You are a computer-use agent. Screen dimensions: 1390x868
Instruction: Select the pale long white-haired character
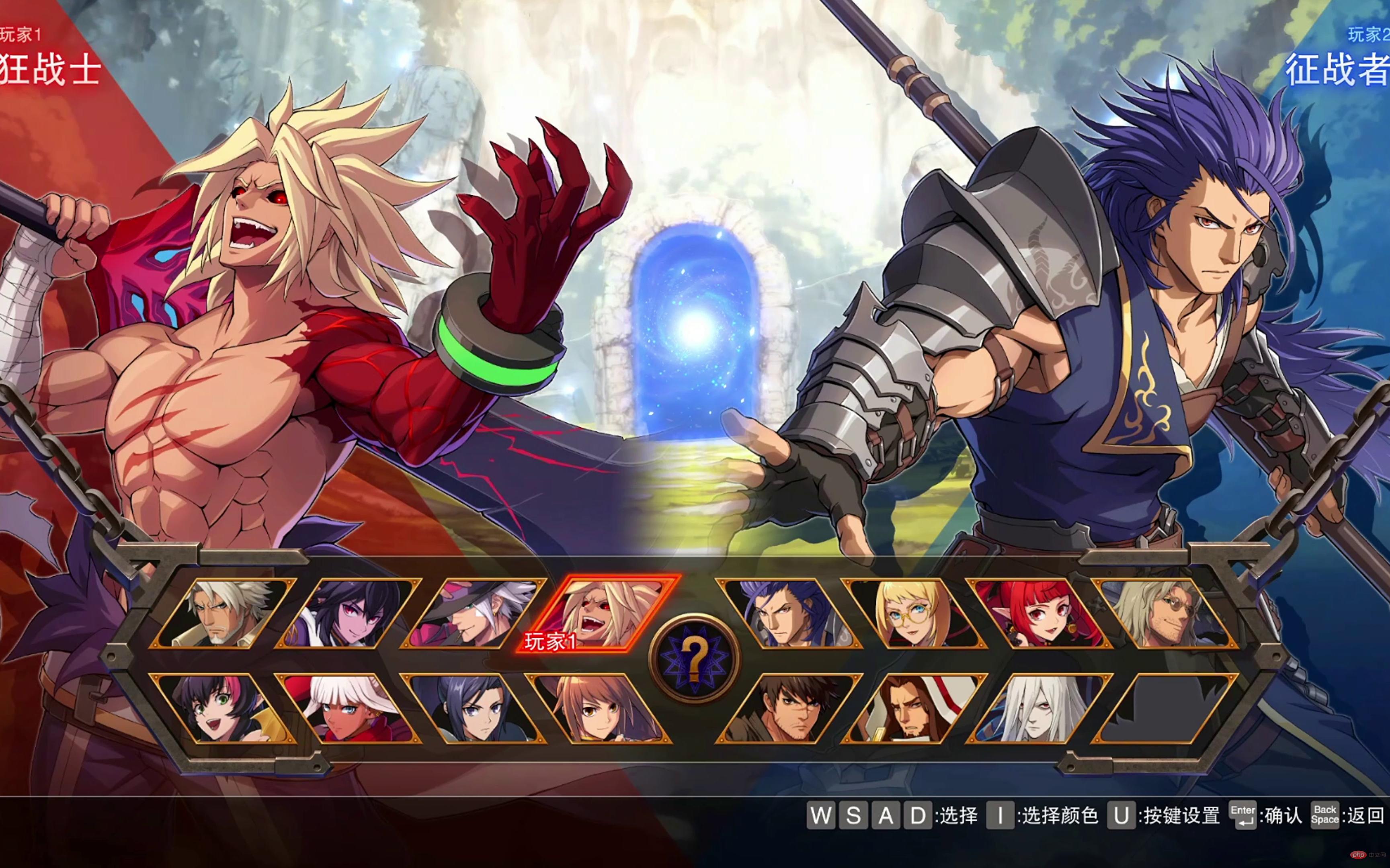point(1039,708)
